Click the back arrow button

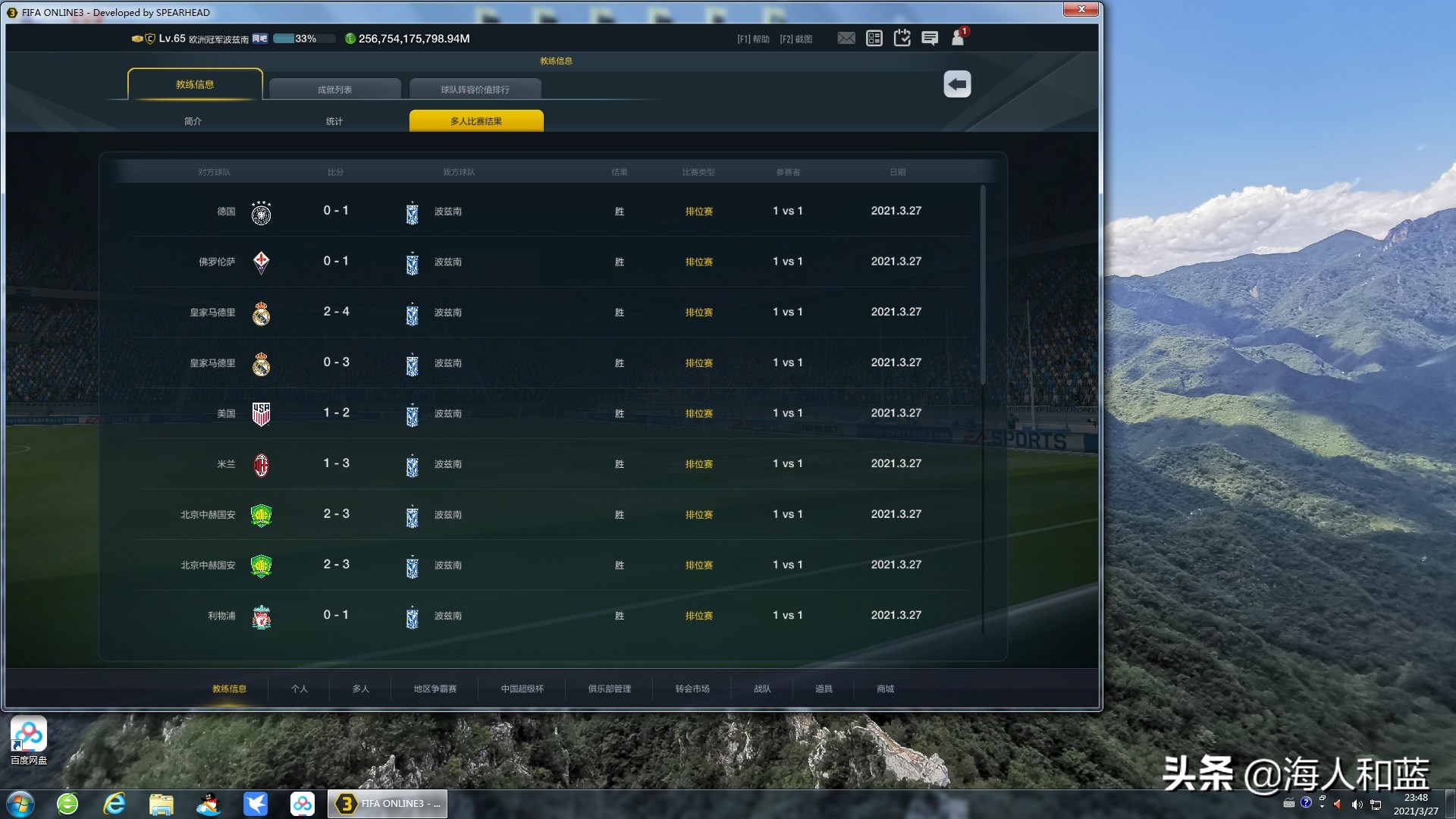tap(956, 84)
